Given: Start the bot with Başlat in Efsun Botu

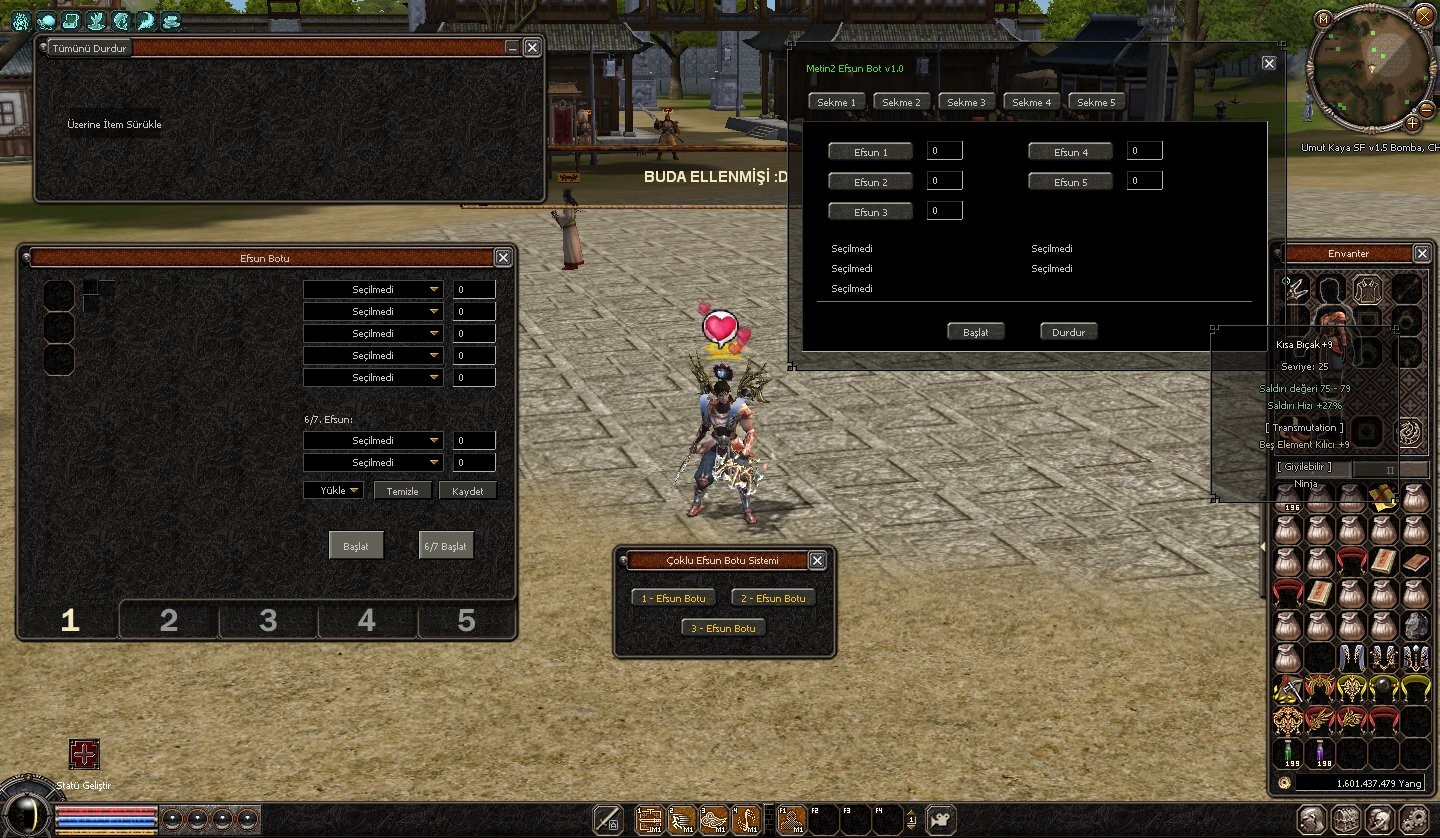Looking at the screenshot, I should coord(356,546).
